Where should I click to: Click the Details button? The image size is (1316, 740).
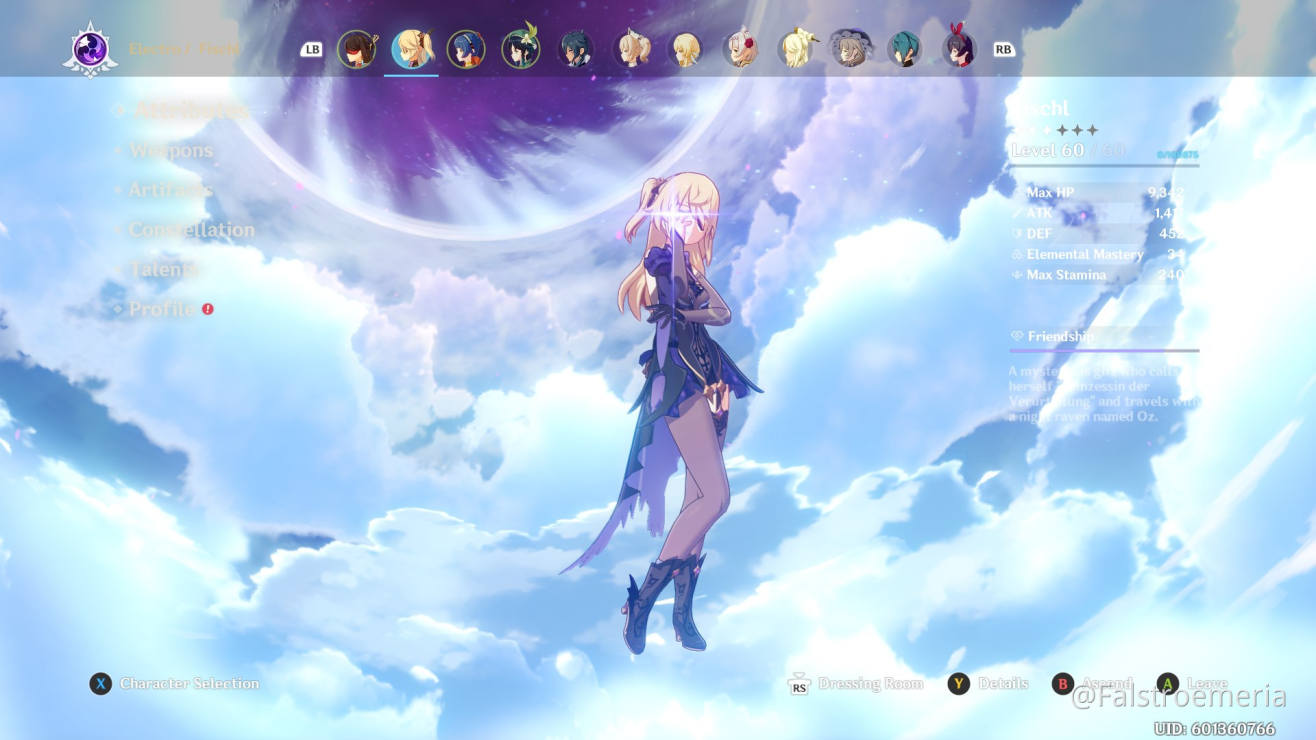[1001, 683]
